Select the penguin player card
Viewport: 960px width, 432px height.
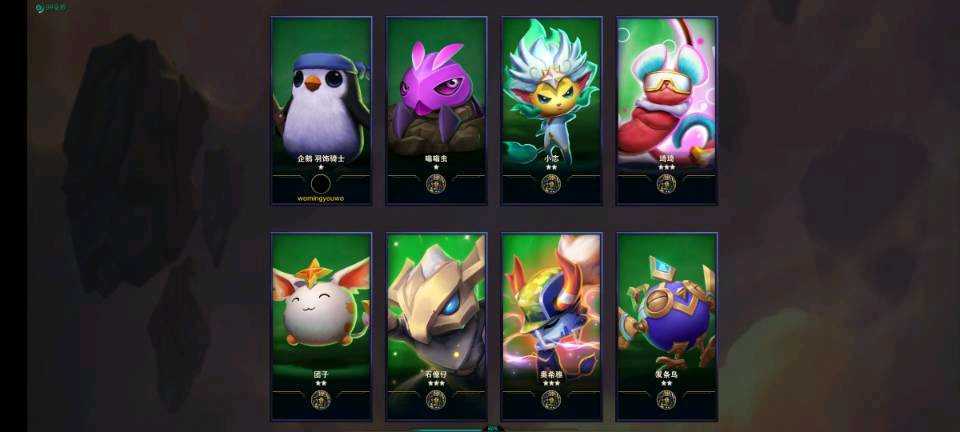click(x=321, y=108)
